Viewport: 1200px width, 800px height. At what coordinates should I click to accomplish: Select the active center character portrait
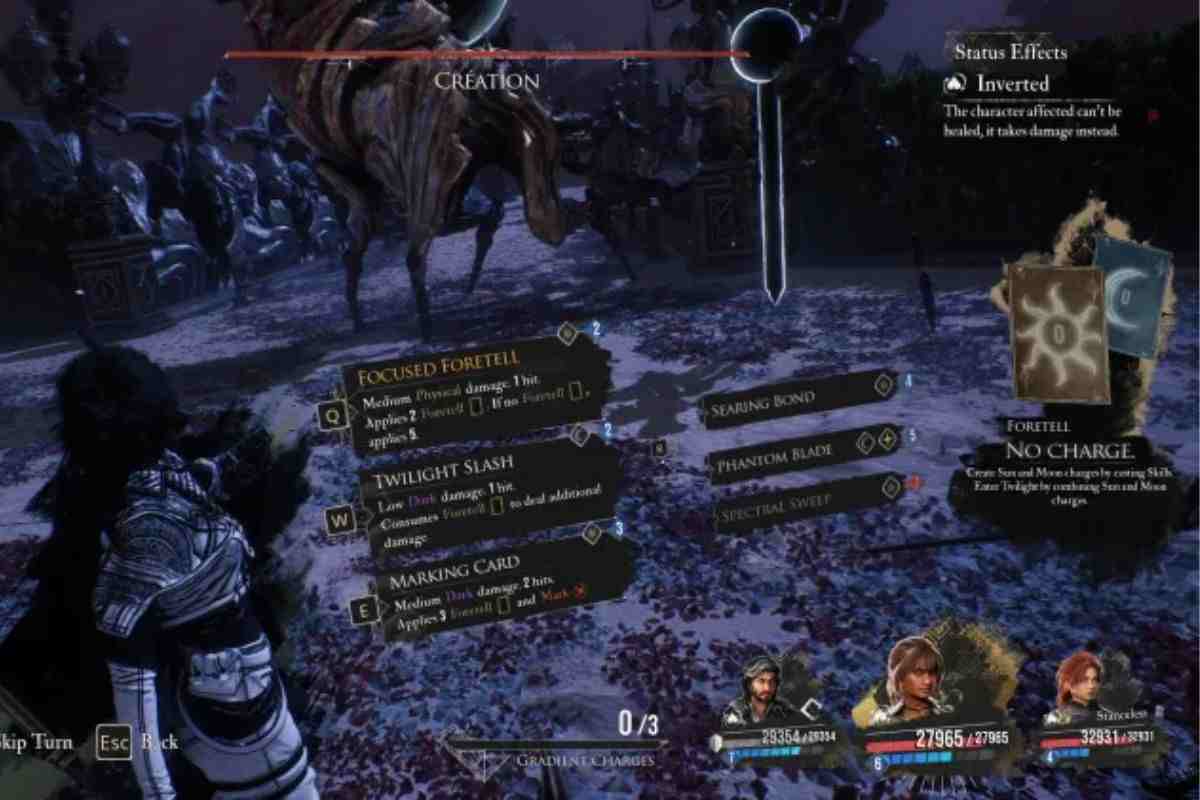pyautogui.click(x=913, y=680)
